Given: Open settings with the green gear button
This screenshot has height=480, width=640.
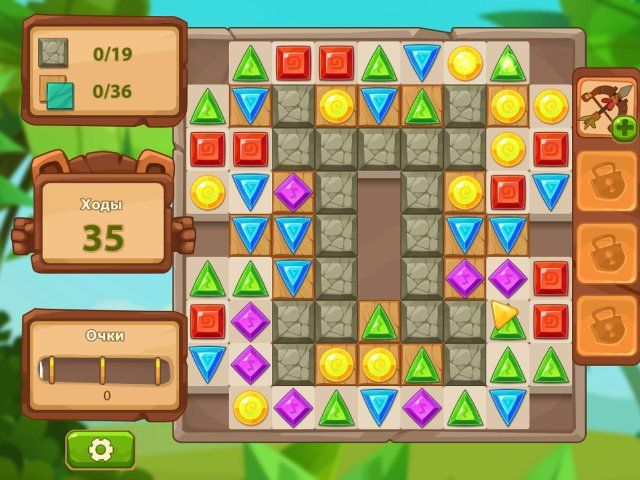Looking at the screenshot, I should click(100, 450).
